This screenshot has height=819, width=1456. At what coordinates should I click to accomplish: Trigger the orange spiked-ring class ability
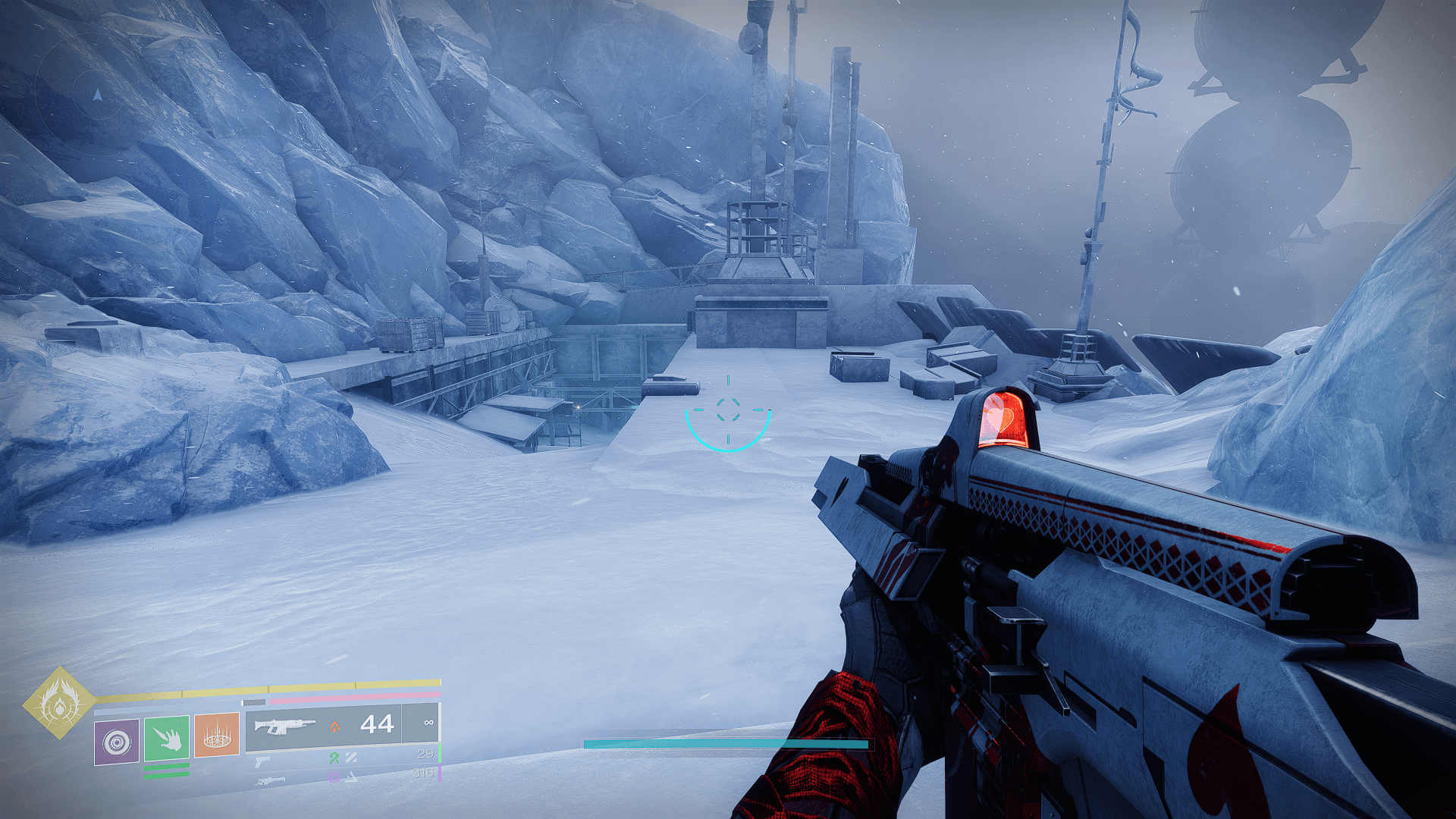[217, 735]
